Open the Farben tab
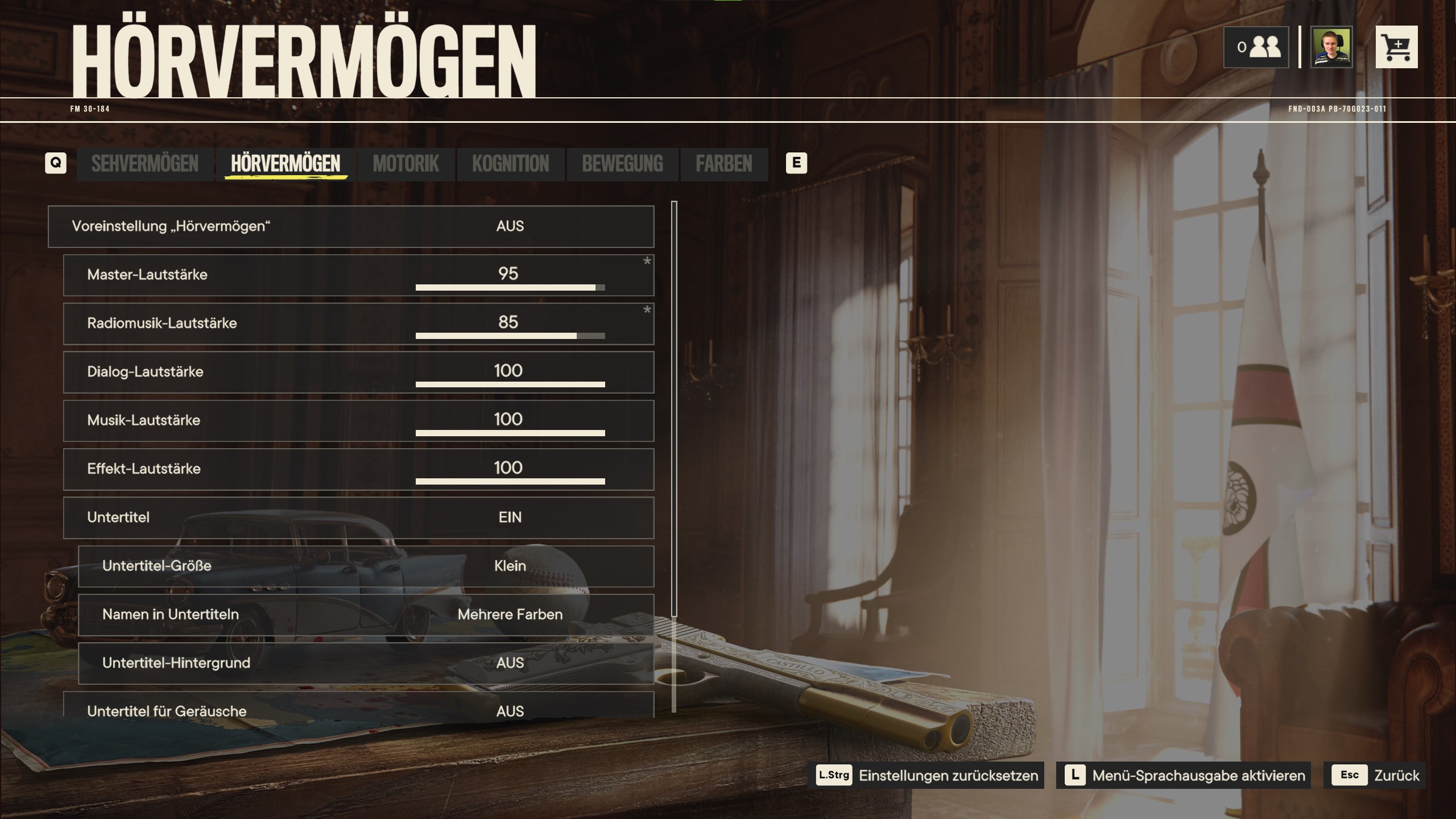 coord(723,164)
